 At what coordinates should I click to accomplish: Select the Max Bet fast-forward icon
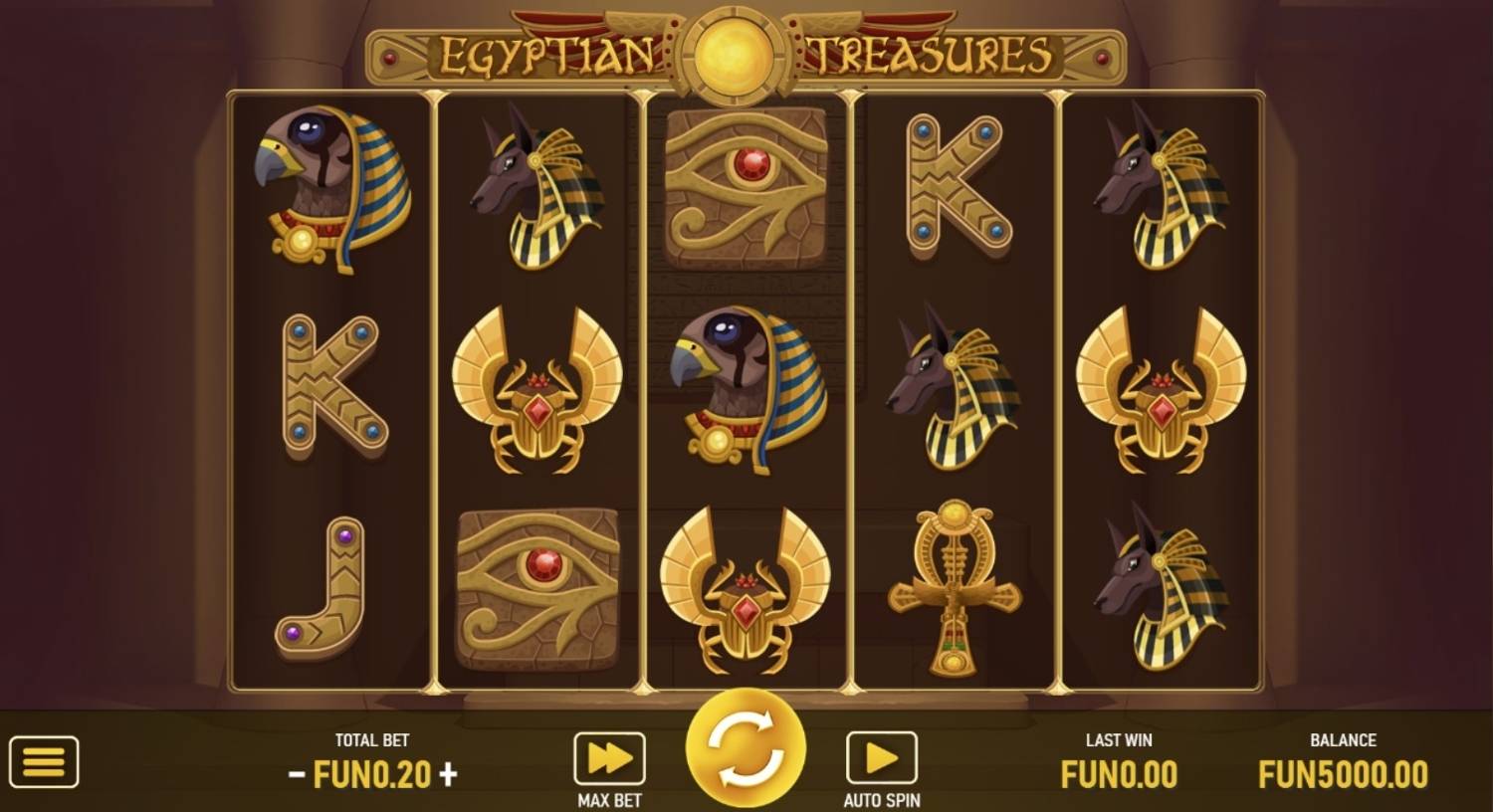click(610, 756)
